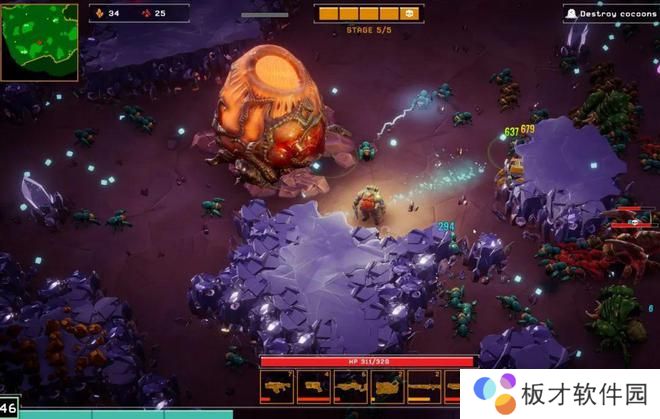This screenshot has height=419, width=660.
Task: Click the green minimap
Action: pos(40,41)
